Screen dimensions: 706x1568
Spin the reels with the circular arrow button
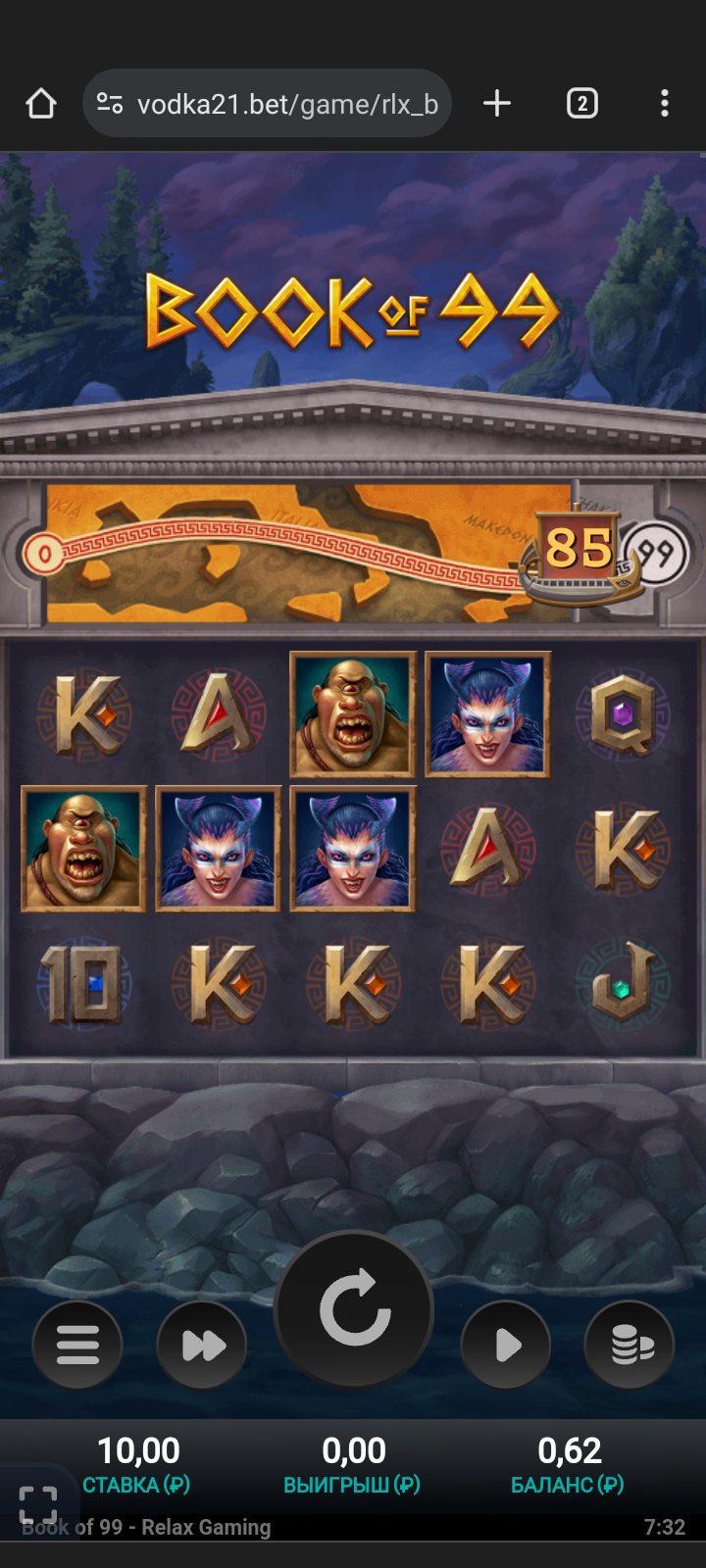(354, 1309)
